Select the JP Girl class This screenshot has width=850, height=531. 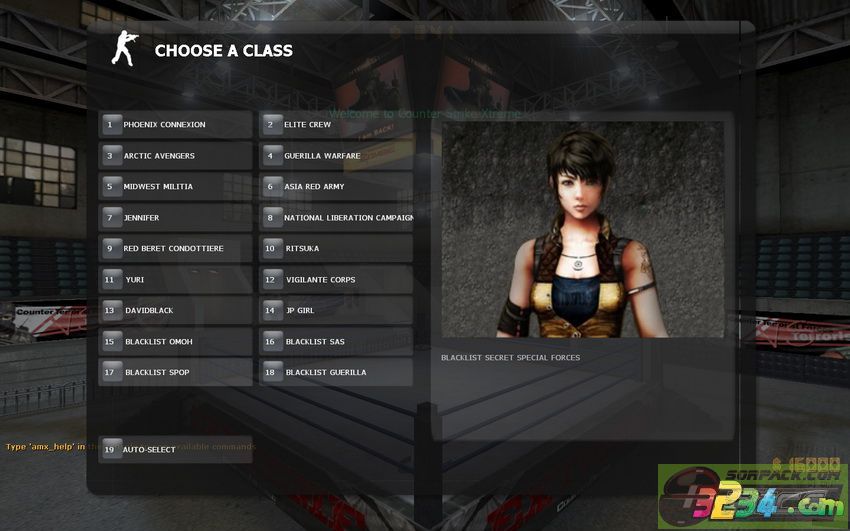[335, 311]
